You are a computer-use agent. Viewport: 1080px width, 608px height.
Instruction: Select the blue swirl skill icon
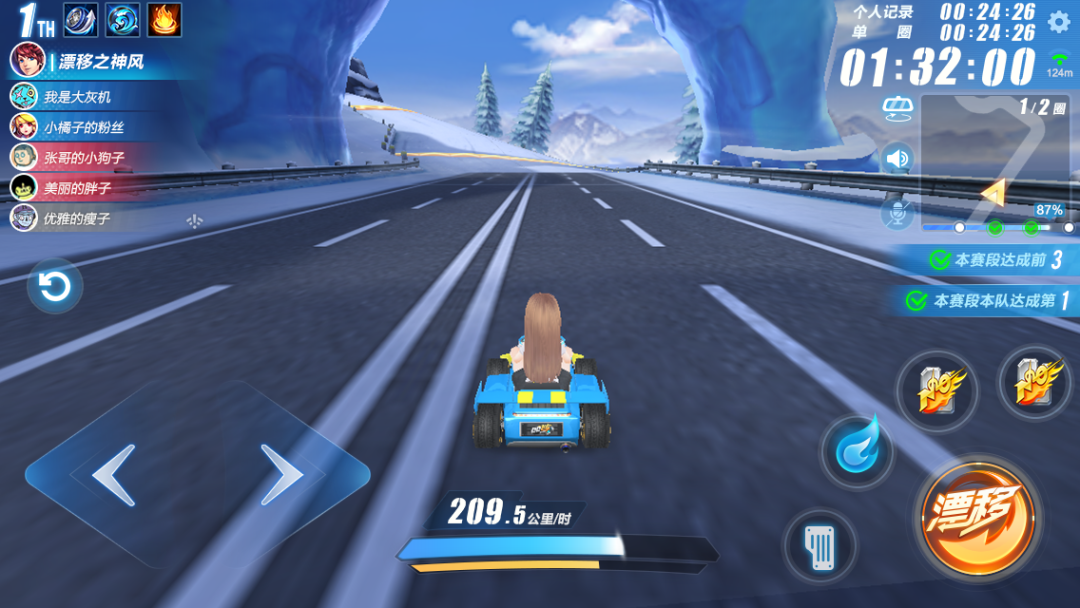pos(122,18)
